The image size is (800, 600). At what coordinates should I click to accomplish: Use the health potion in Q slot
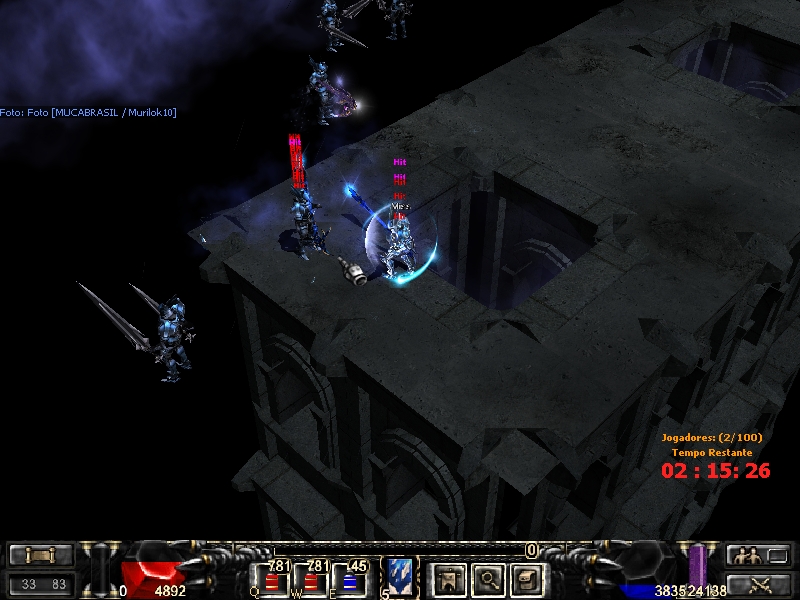272,582
